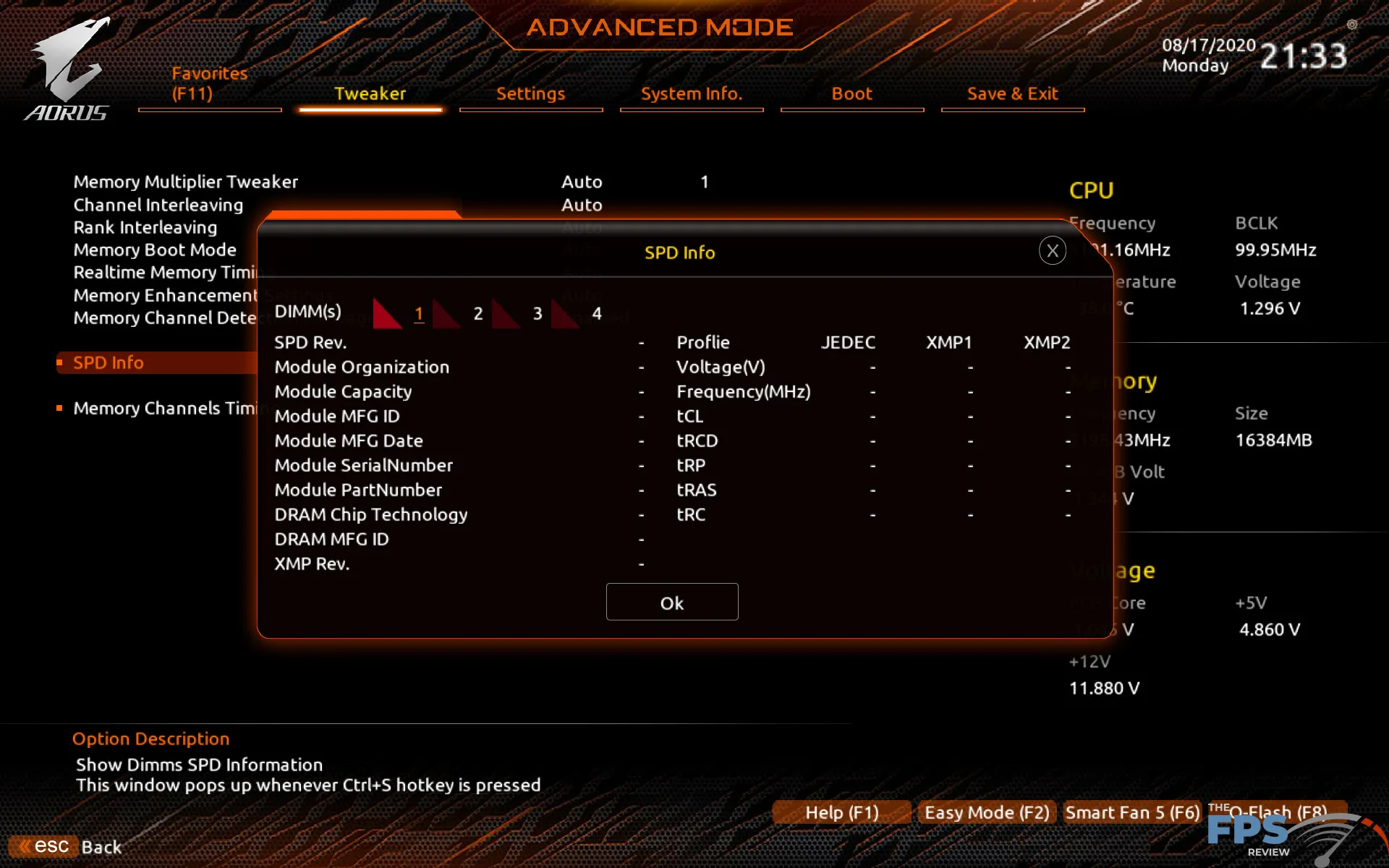
Task: Confirm SPD Info with the Ok button
Action: (671, 602)
